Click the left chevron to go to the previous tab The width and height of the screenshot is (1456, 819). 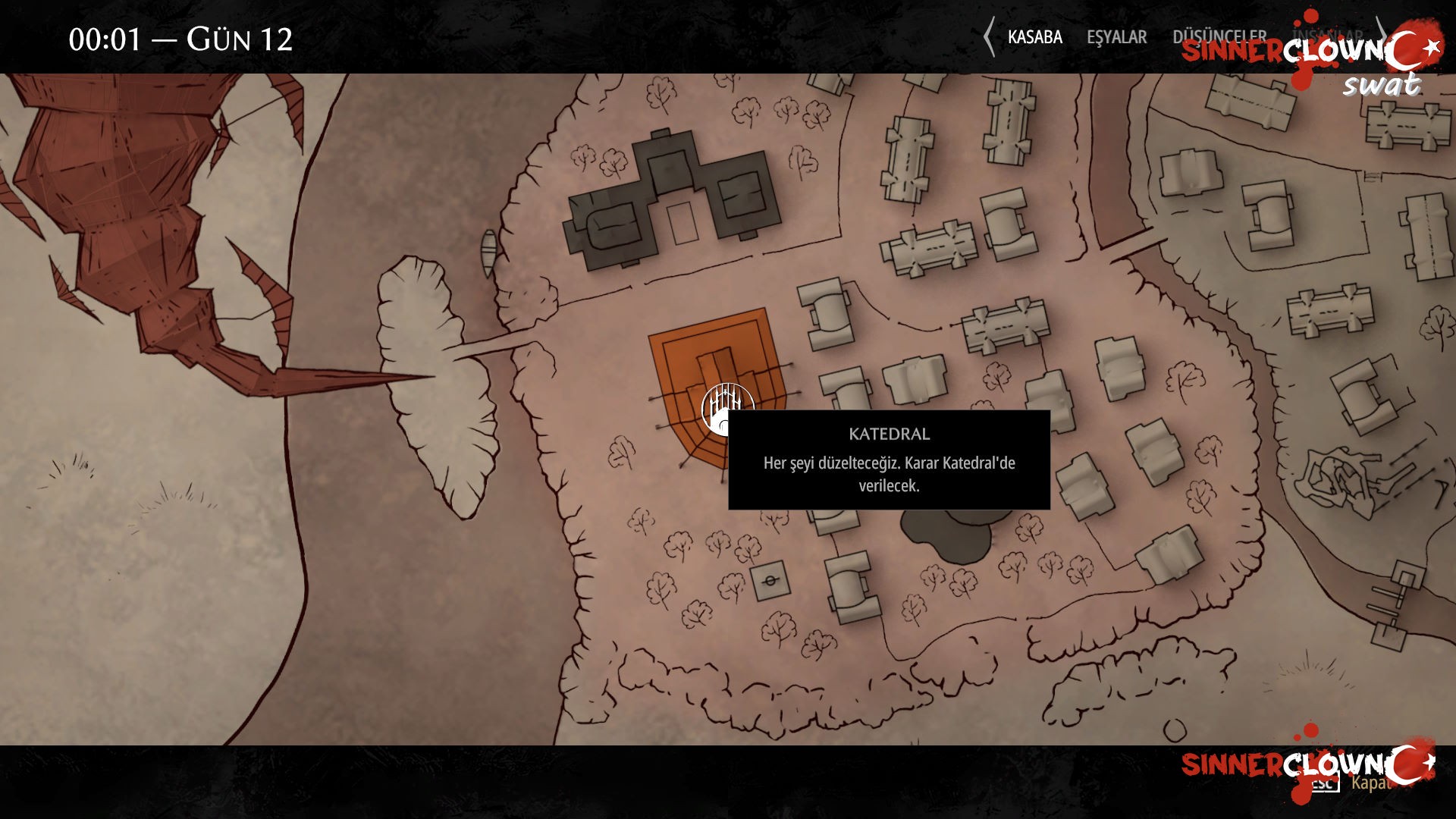click(x=988, y=35)
